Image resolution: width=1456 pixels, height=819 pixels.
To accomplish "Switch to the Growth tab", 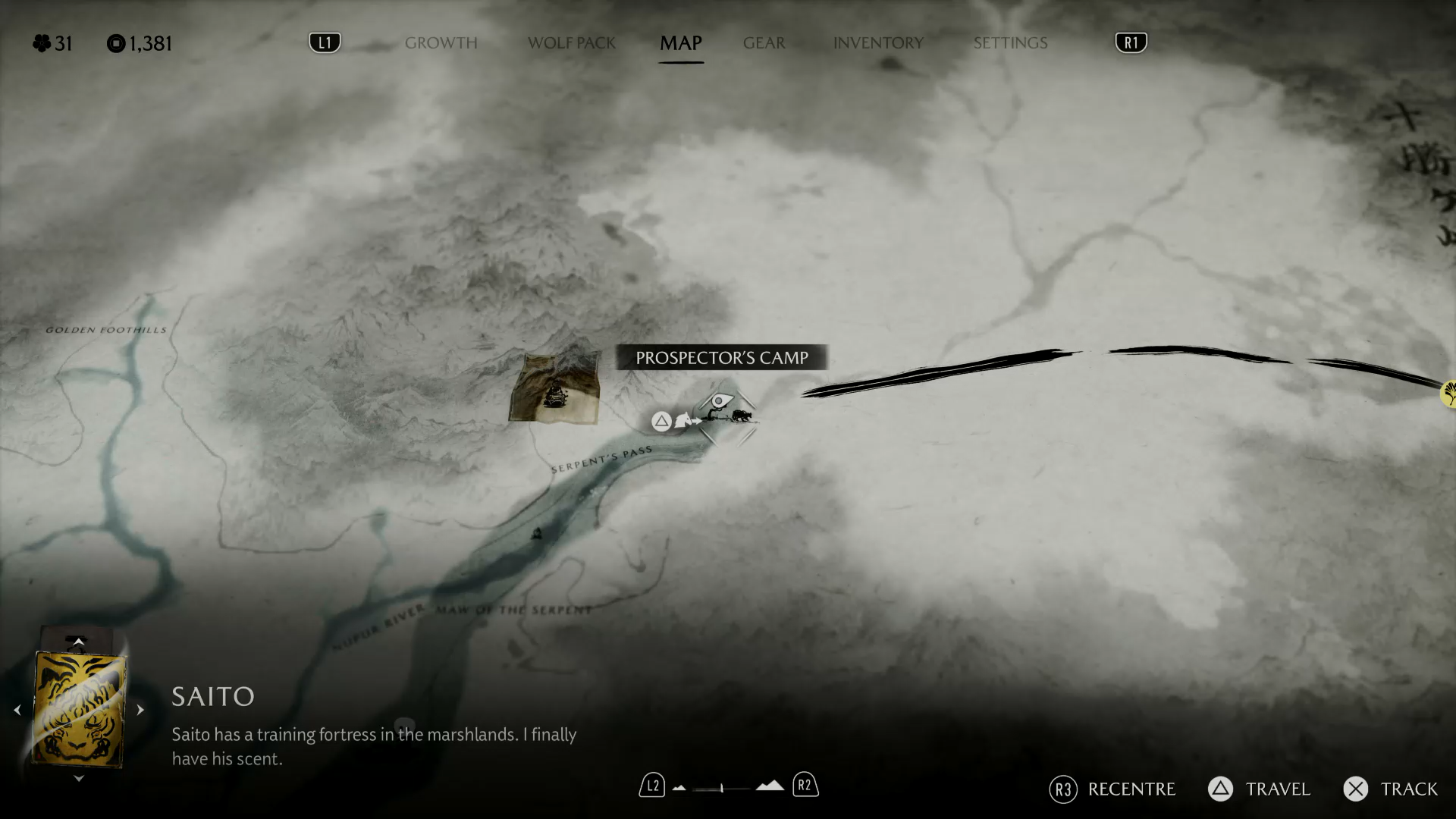I will (441, 43).
